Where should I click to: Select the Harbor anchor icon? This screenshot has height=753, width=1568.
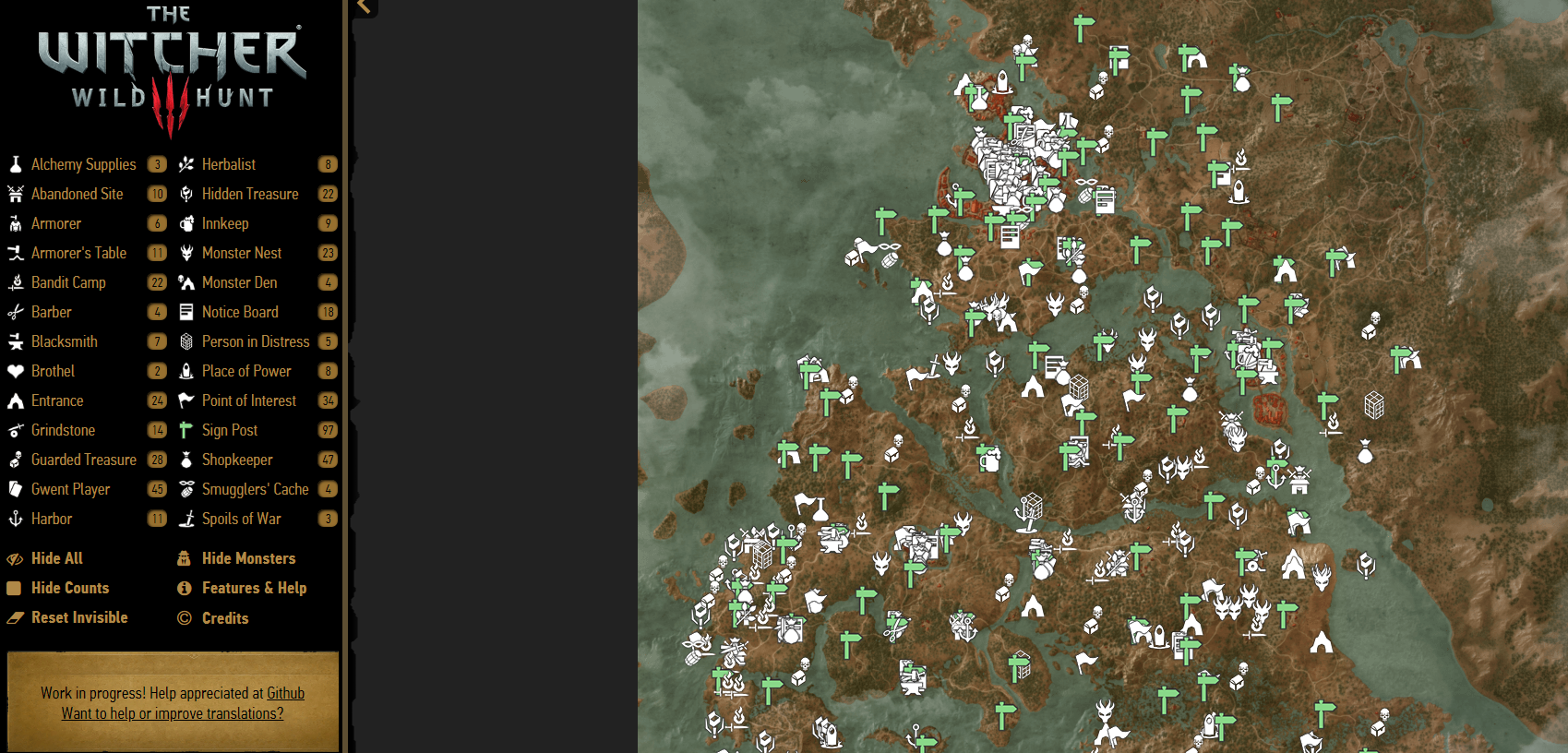pyautogui.click(x=15, y=519)
